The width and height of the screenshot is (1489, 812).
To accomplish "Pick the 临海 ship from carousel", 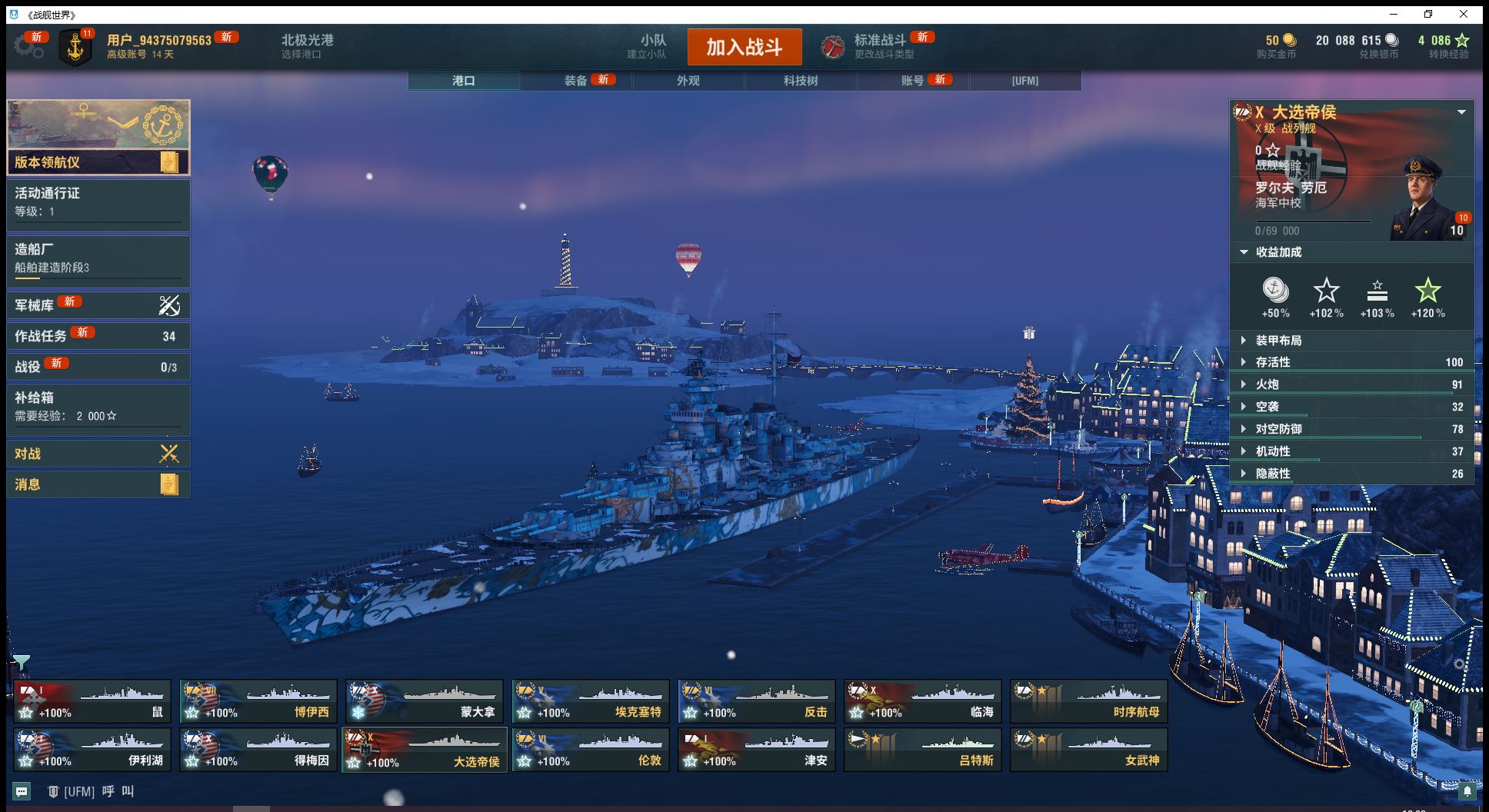I will coord(923,701).
